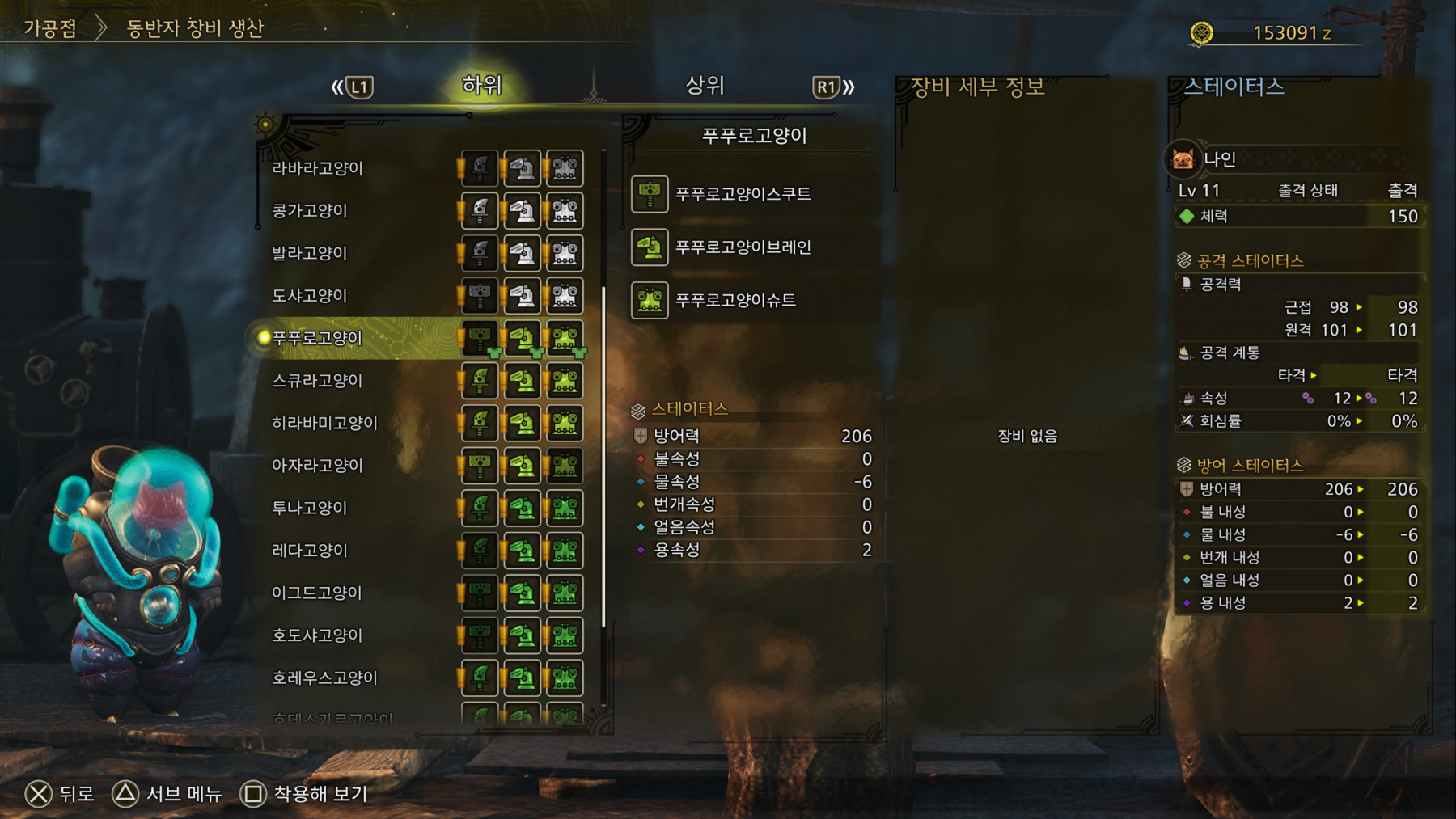This screenshot has height=819, width=1456.
Task: Toggle 나인's 출격 sortie status
Action: (x=1405, y=189)
